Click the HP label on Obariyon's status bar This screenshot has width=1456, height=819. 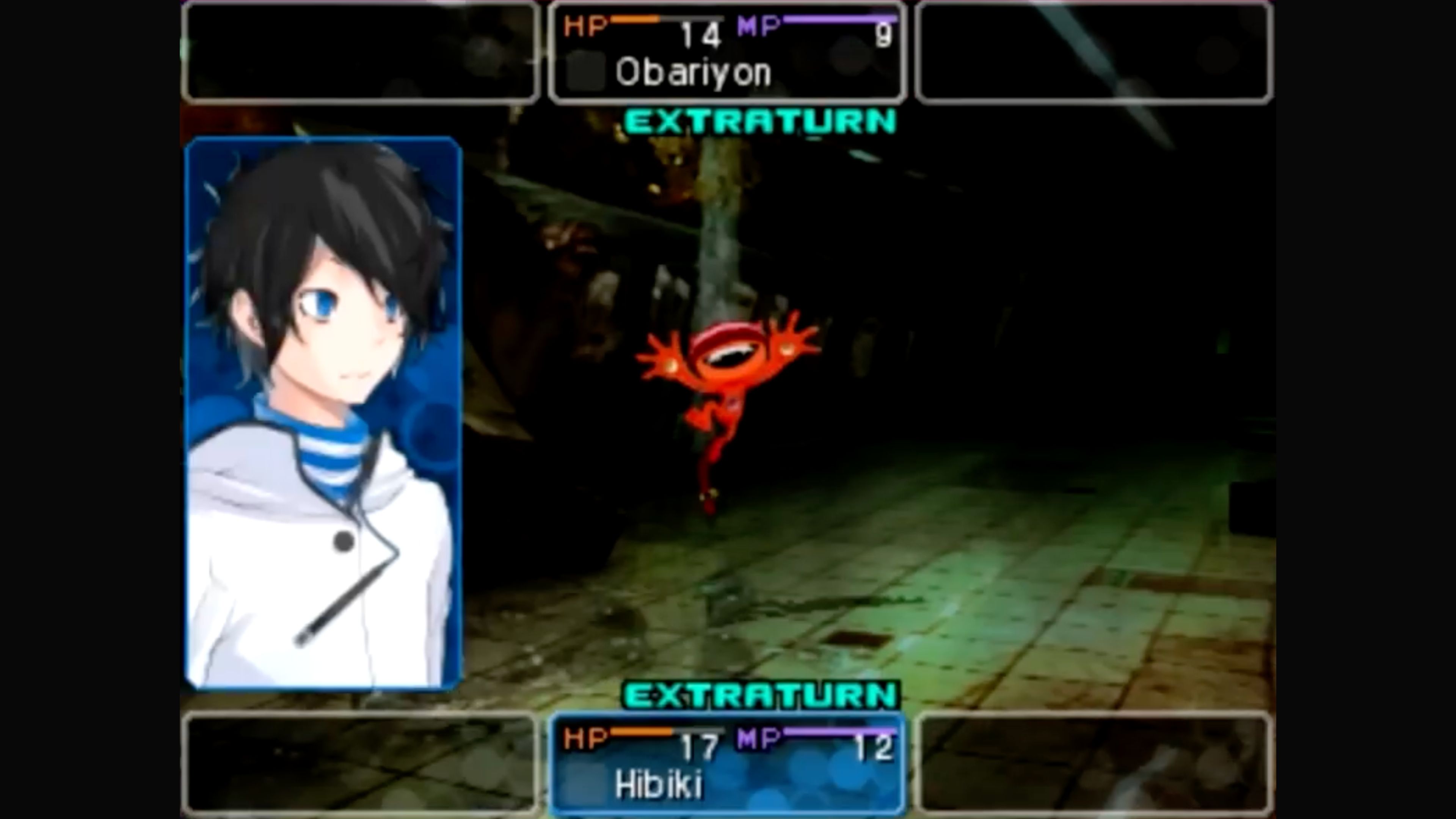[585, 25]
